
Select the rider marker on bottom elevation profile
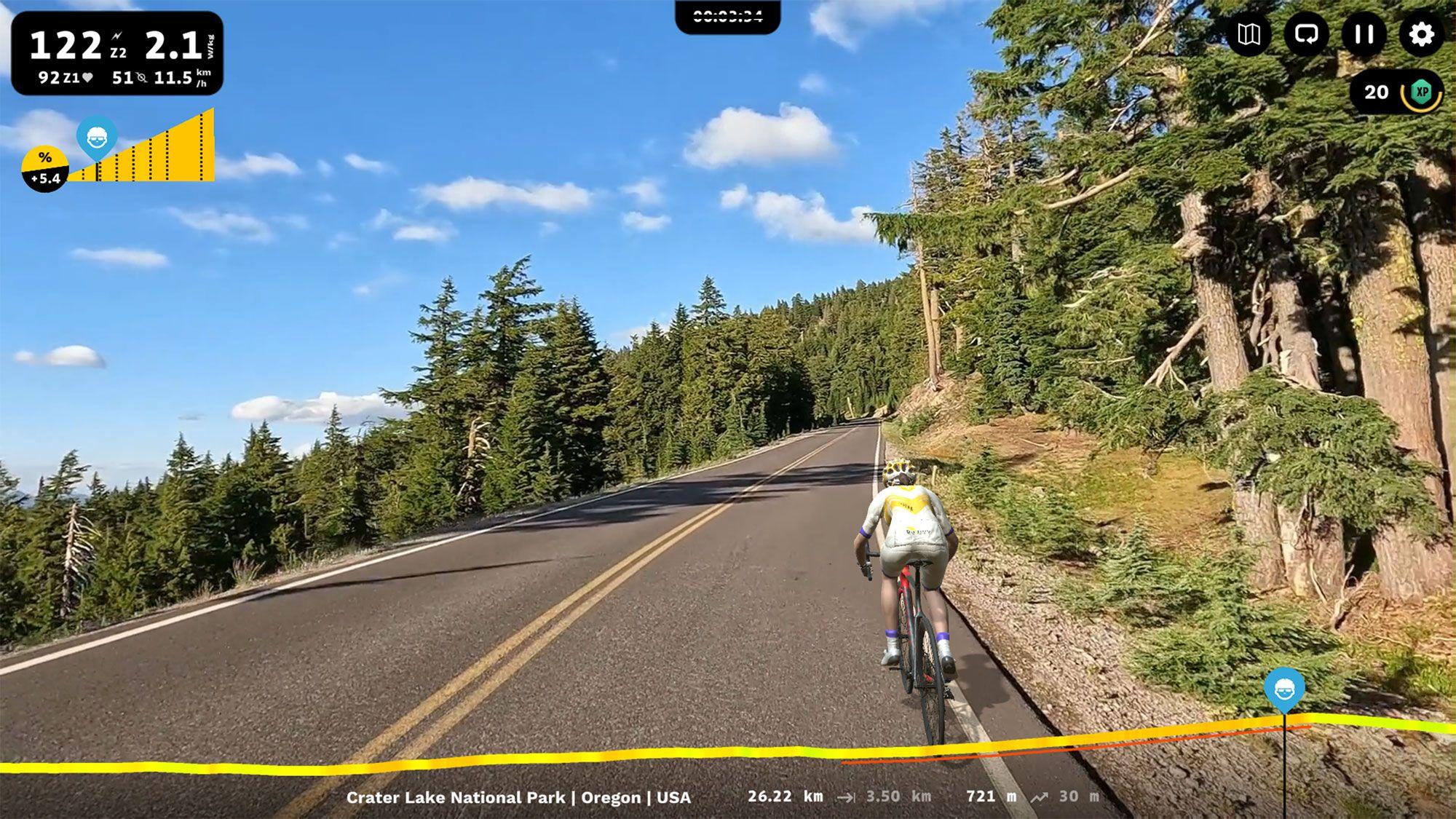pyautogui.click(x=1284, y=689)
